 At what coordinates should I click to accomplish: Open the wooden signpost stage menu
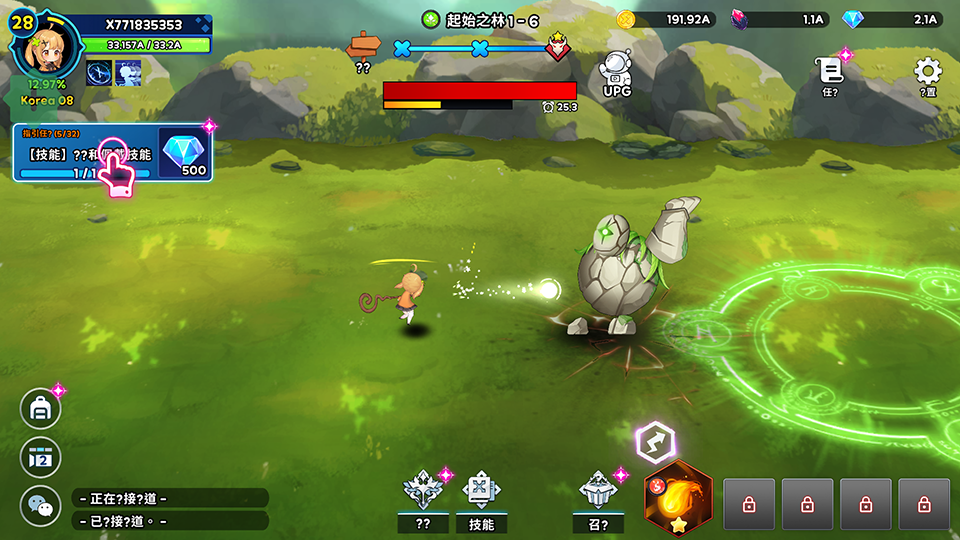363,47
